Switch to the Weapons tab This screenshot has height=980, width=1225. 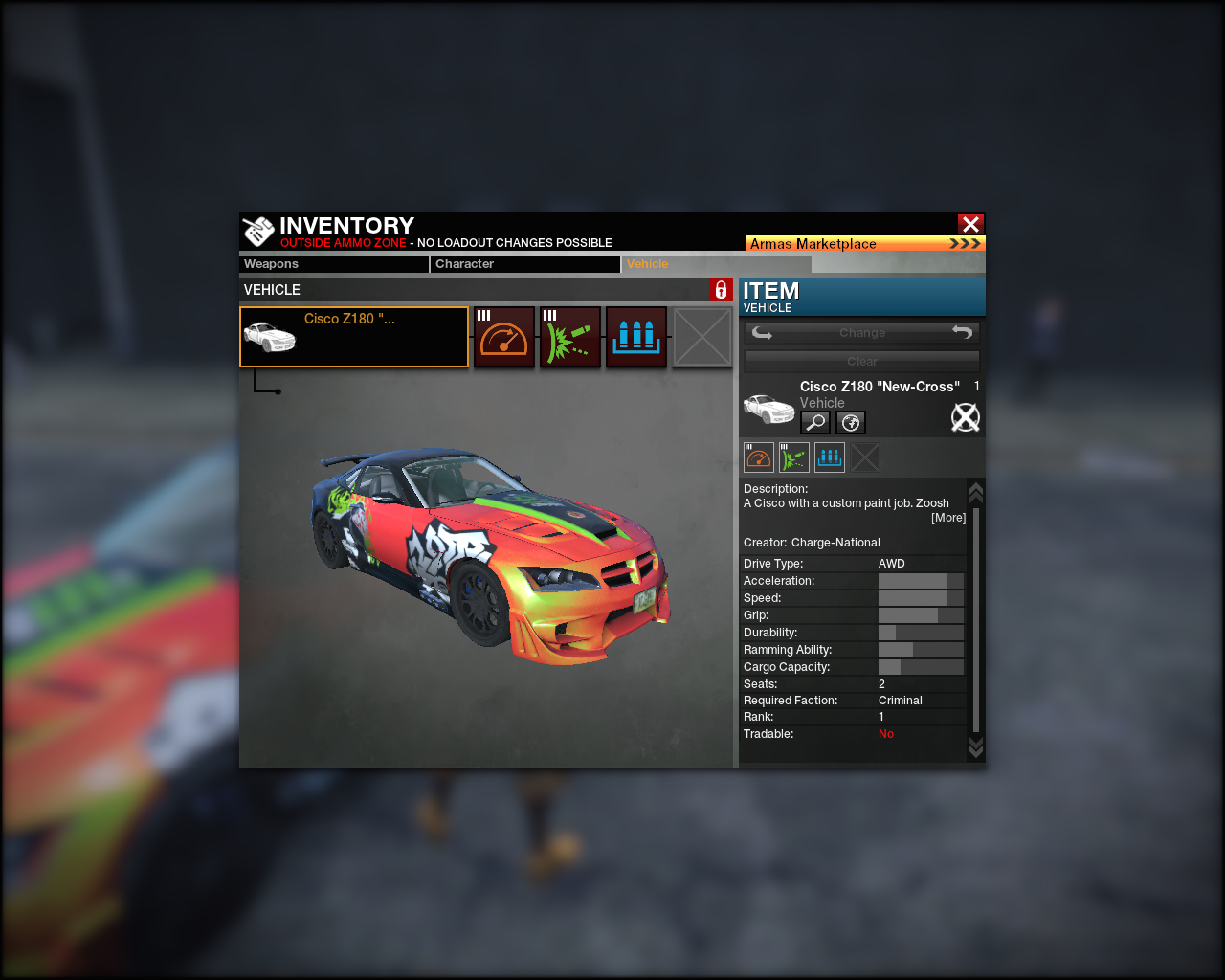tap(333, 264)
